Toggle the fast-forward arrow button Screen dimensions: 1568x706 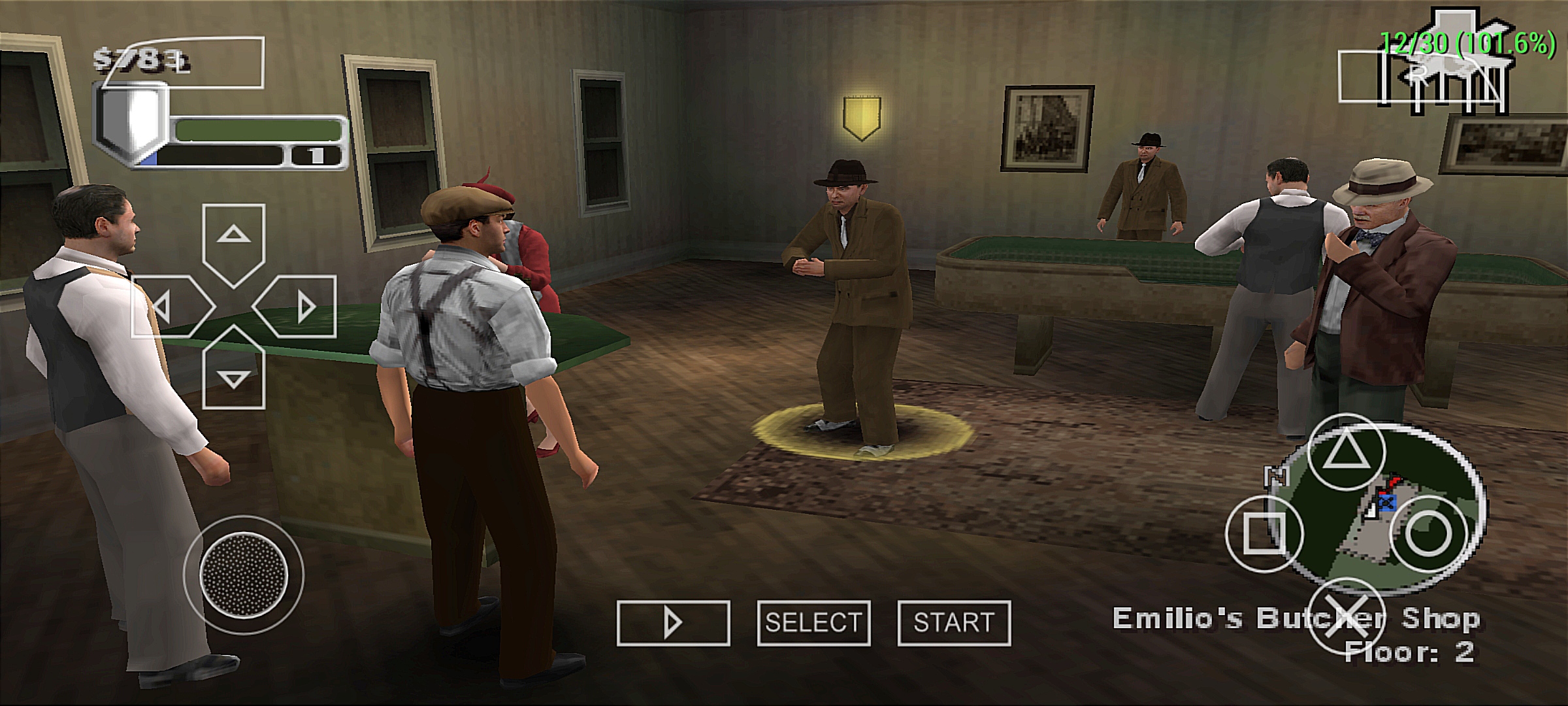point(673,623)
